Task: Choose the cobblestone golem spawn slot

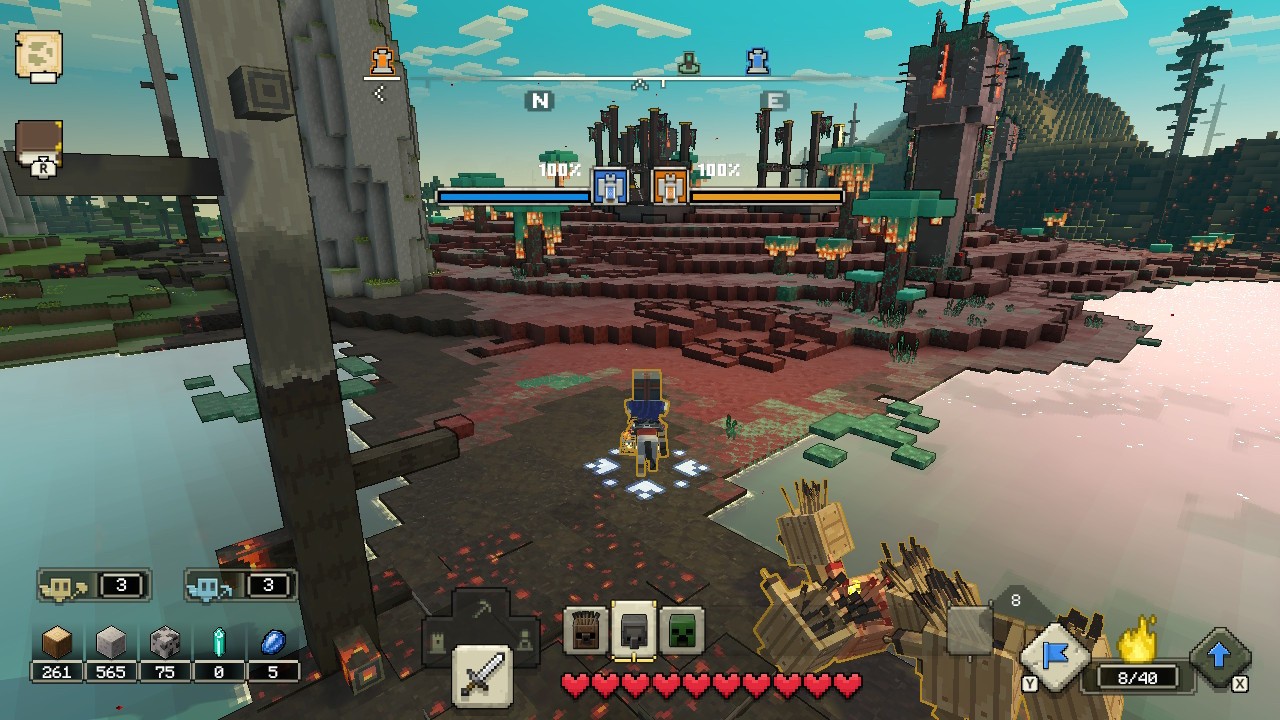Action: (x=632, y=630)
